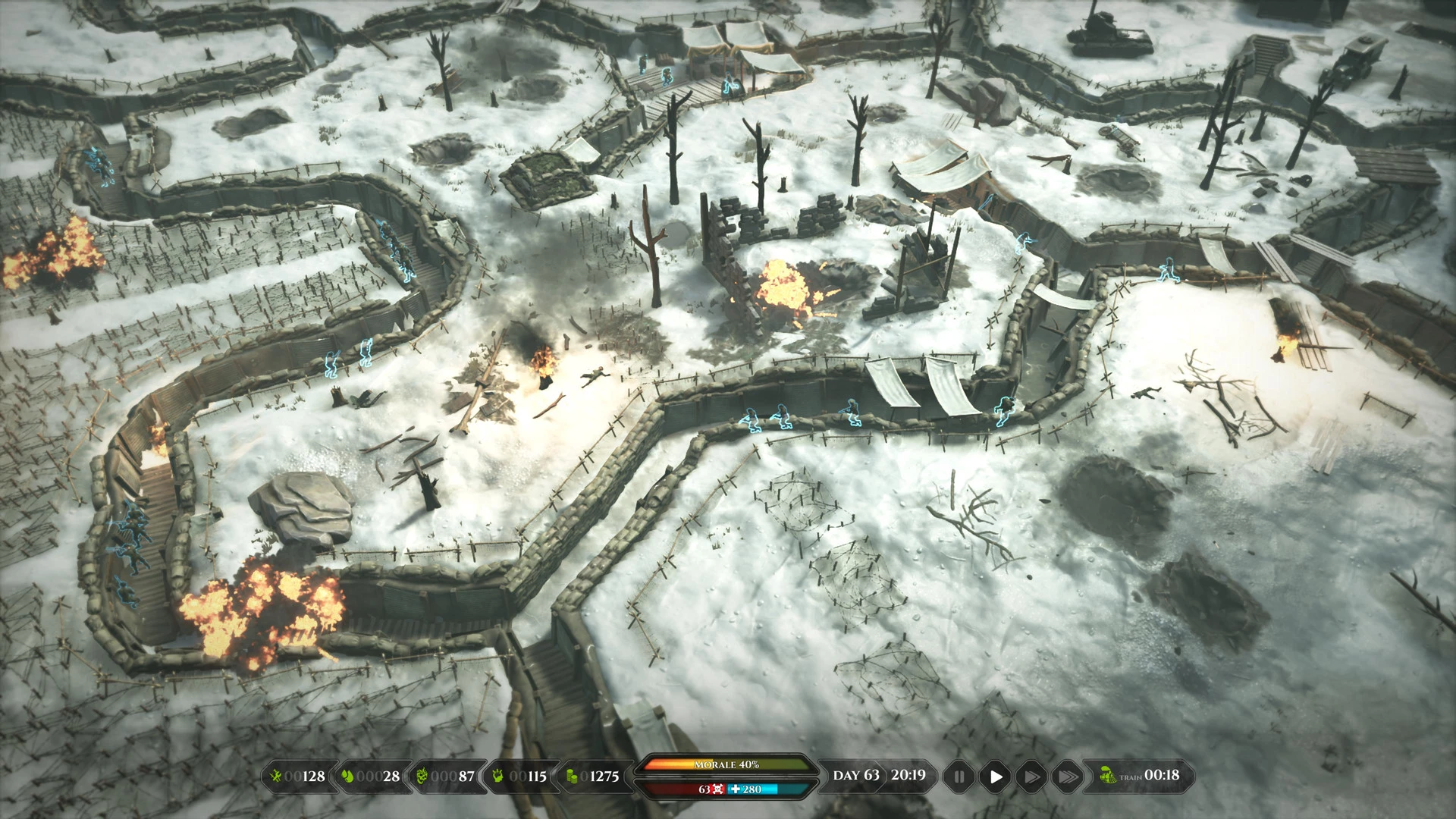
Task: Switch to fastest double-arrow speed
Action: [1067, 777]
